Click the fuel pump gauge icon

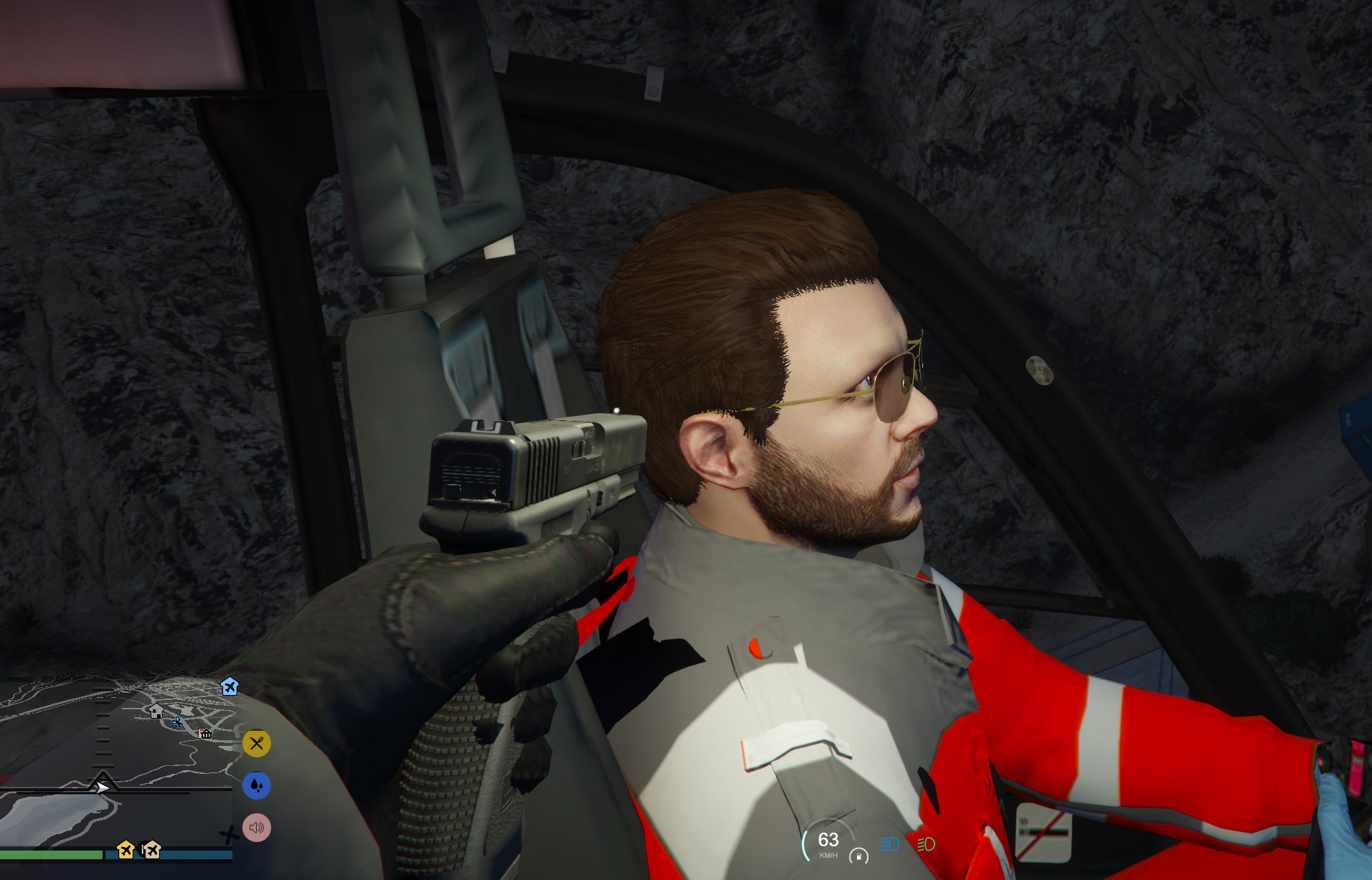coord(858,856)
